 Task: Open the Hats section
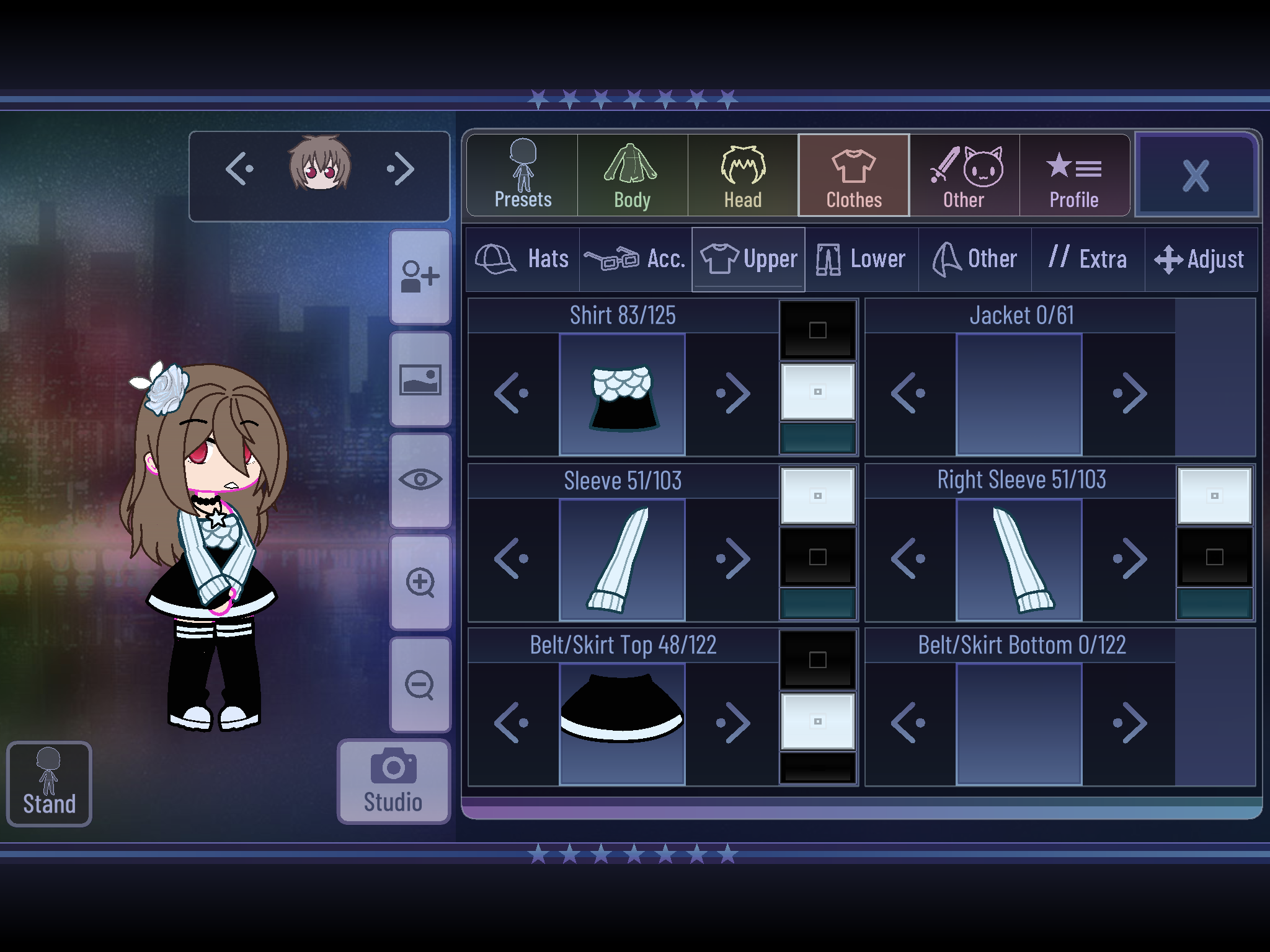523,258
